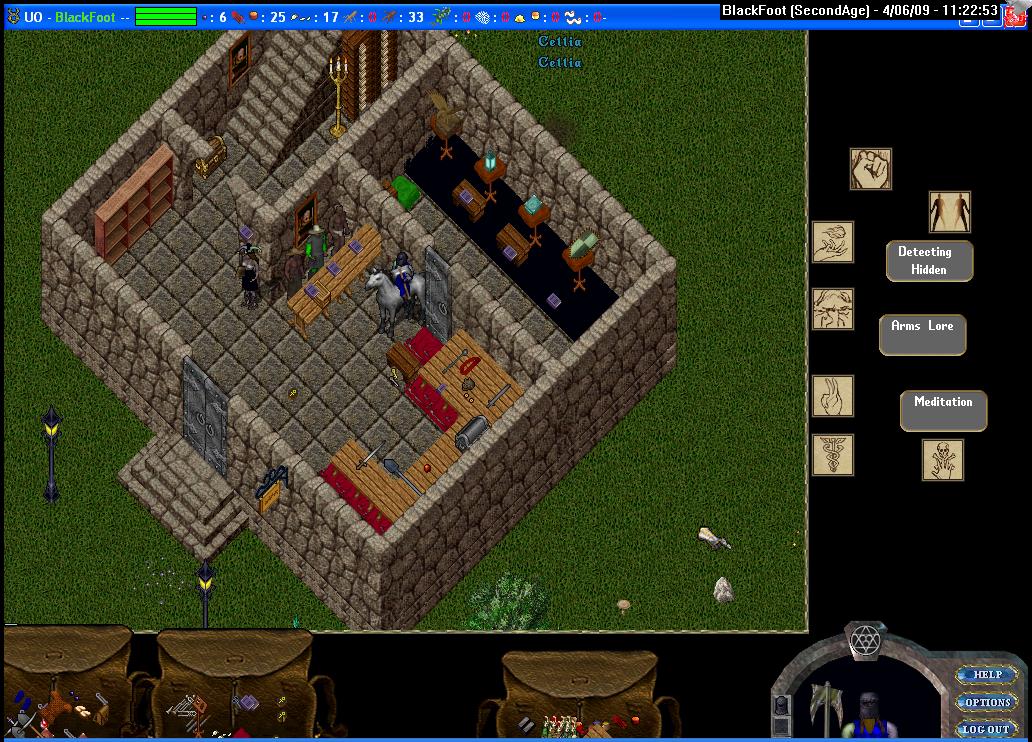Click the hexagram emblem atop the paperdoll

(862, 639)
